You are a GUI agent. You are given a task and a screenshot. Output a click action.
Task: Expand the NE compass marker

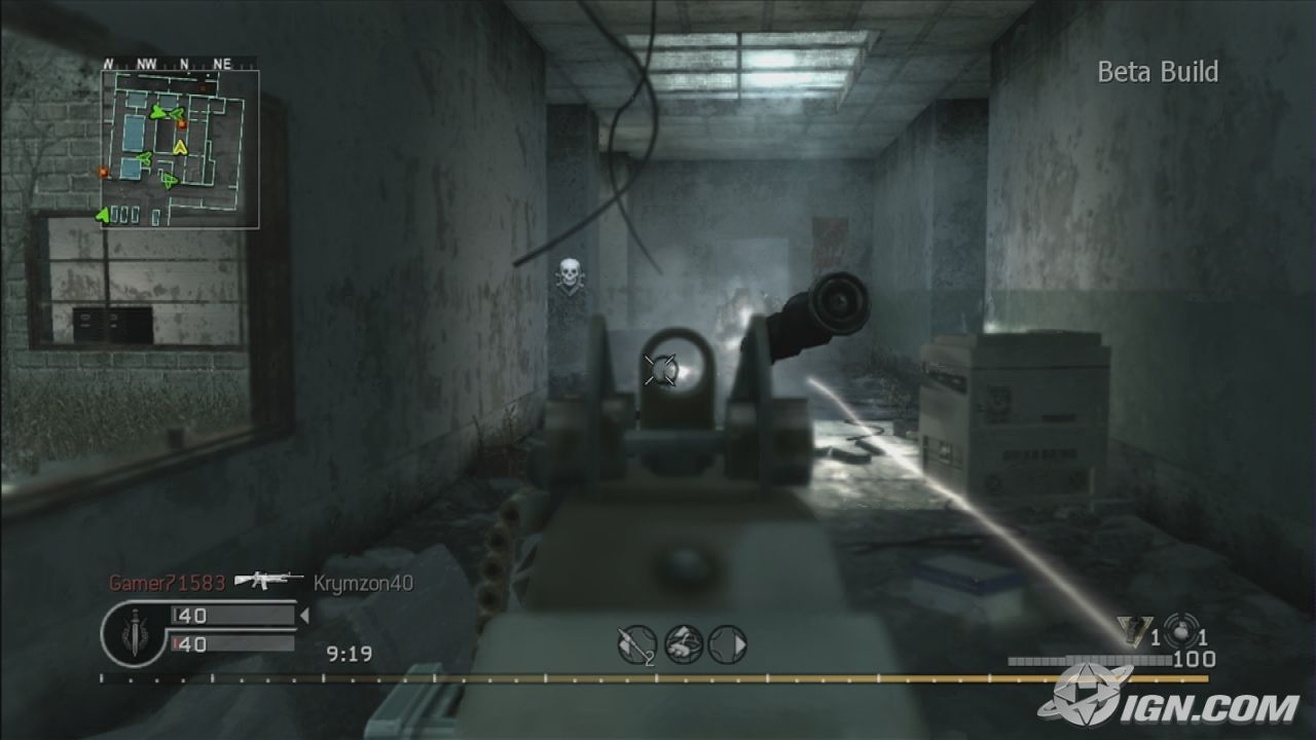click(222, 63)
